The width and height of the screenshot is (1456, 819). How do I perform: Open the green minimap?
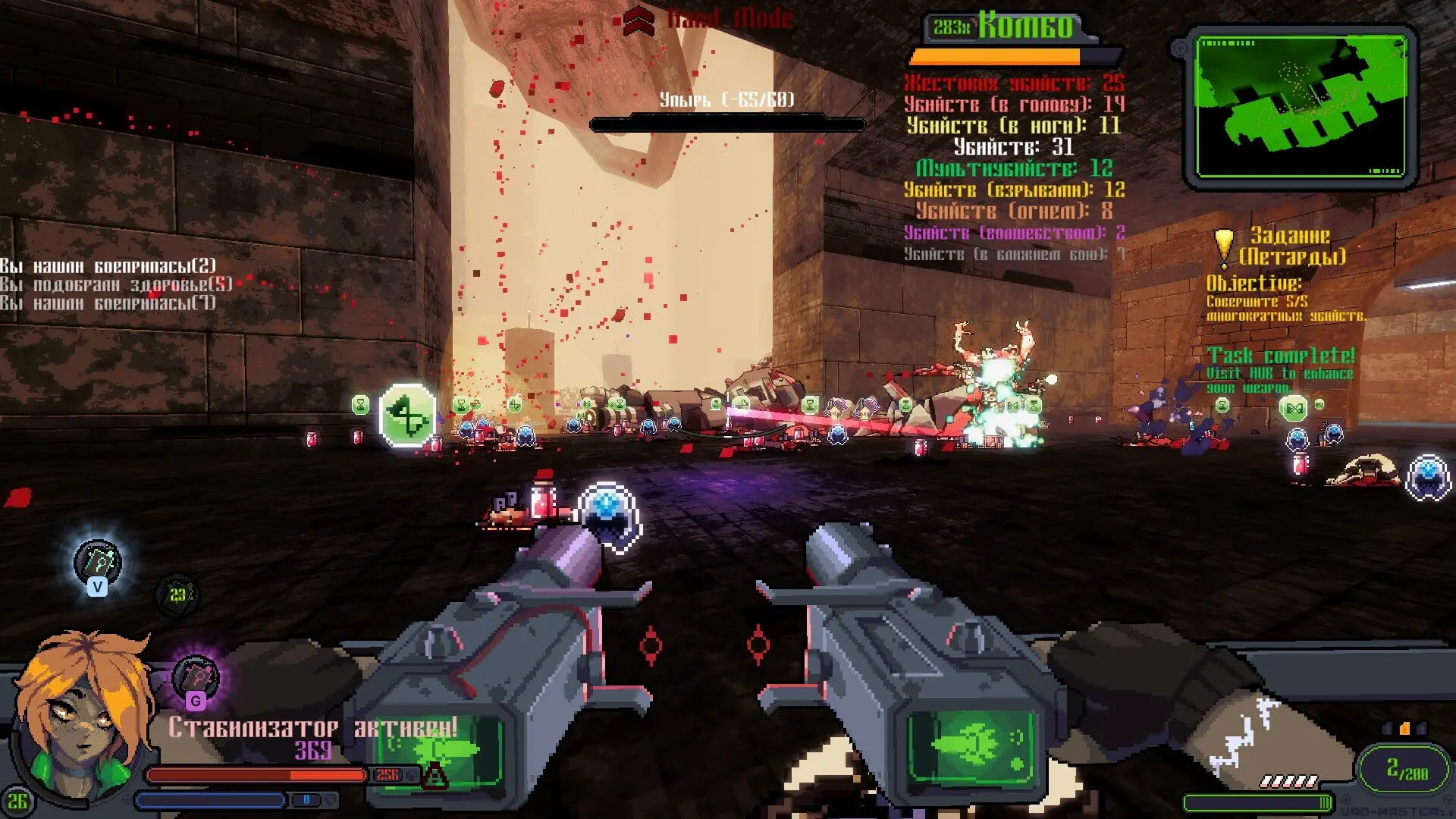click(1300, 106)
